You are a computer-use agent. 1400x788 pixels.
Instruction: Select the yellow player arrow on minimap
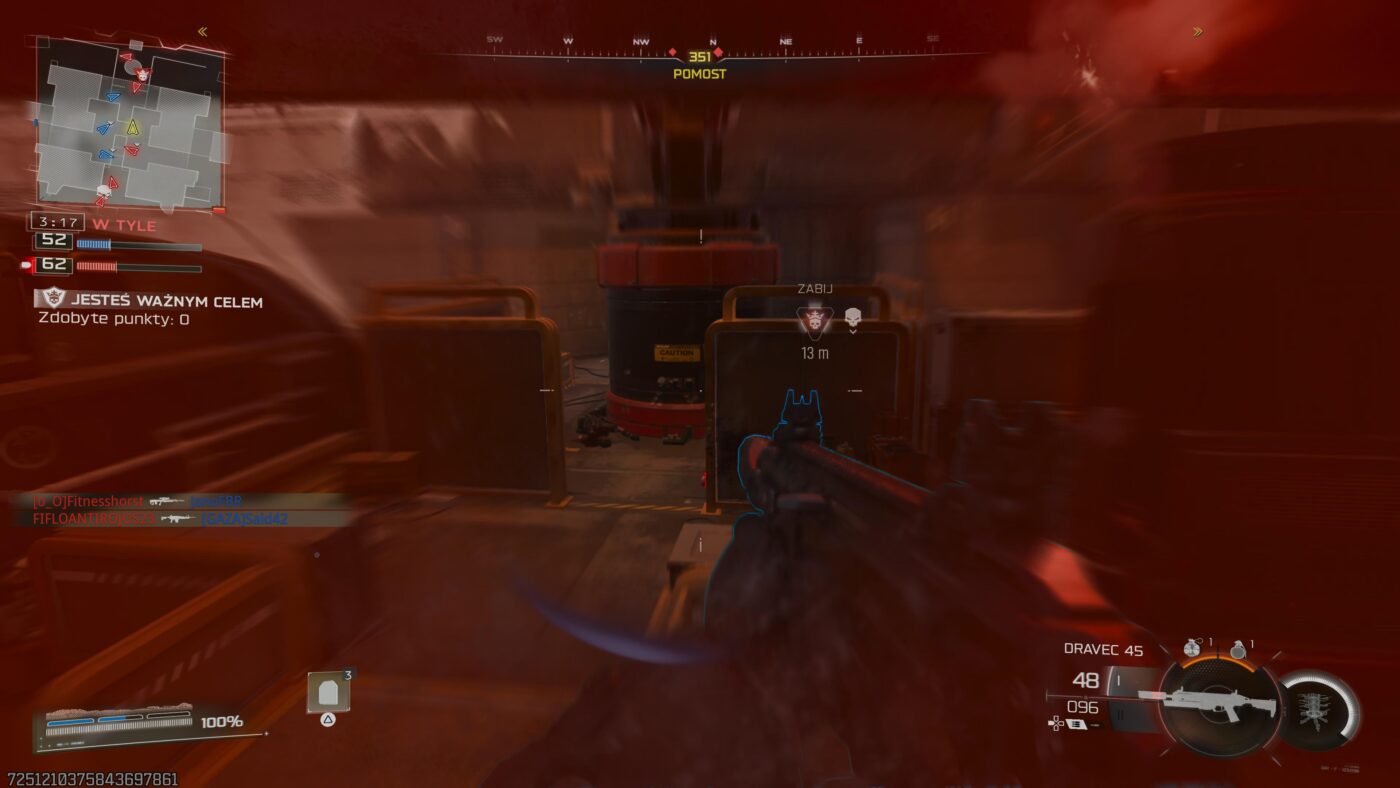[132, 127]
